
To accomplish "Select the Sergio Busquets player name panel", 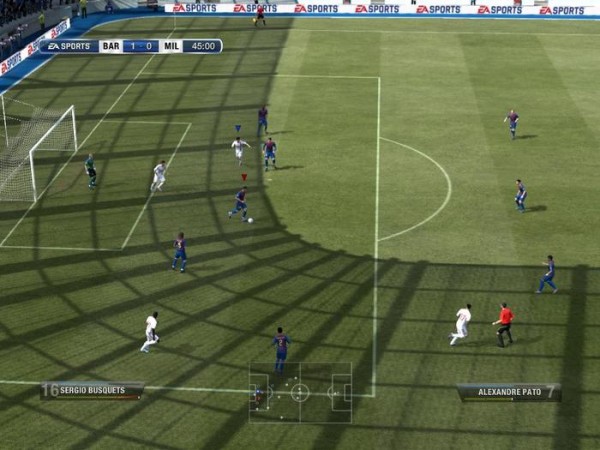I will click(92, 390).
